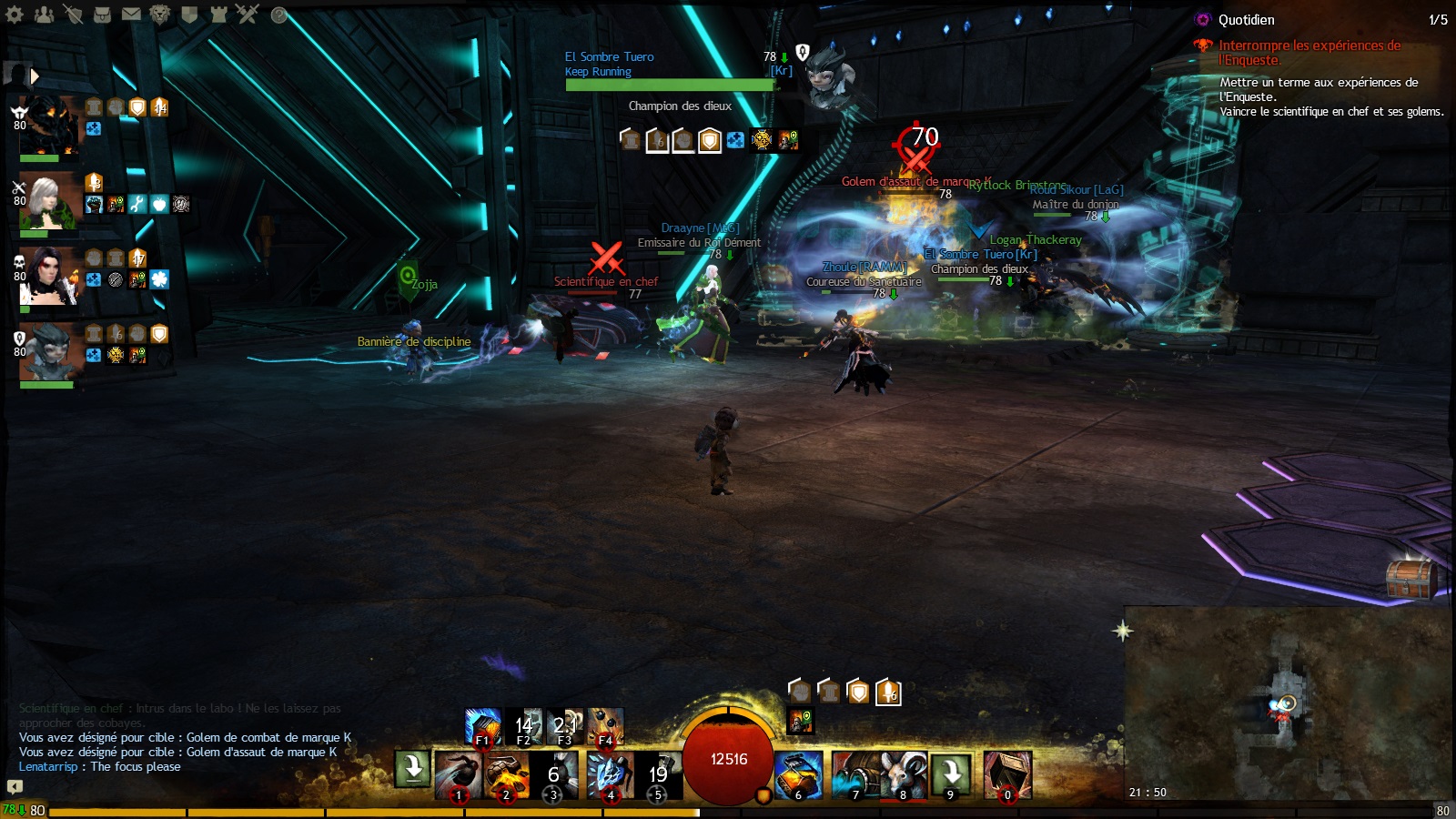Screen dimensions: 1456x819
Task: Open the treasure chest reward icon
Action: pyautogui.click(x=1410, y=578)
